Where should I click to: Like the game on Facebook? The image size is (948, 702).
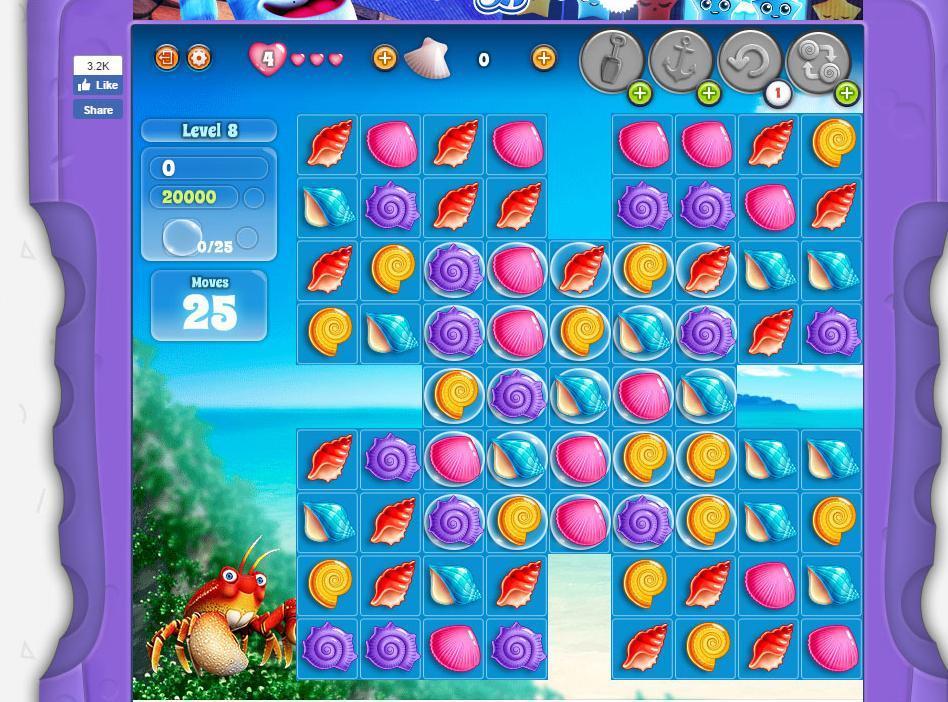pos(98,86)
